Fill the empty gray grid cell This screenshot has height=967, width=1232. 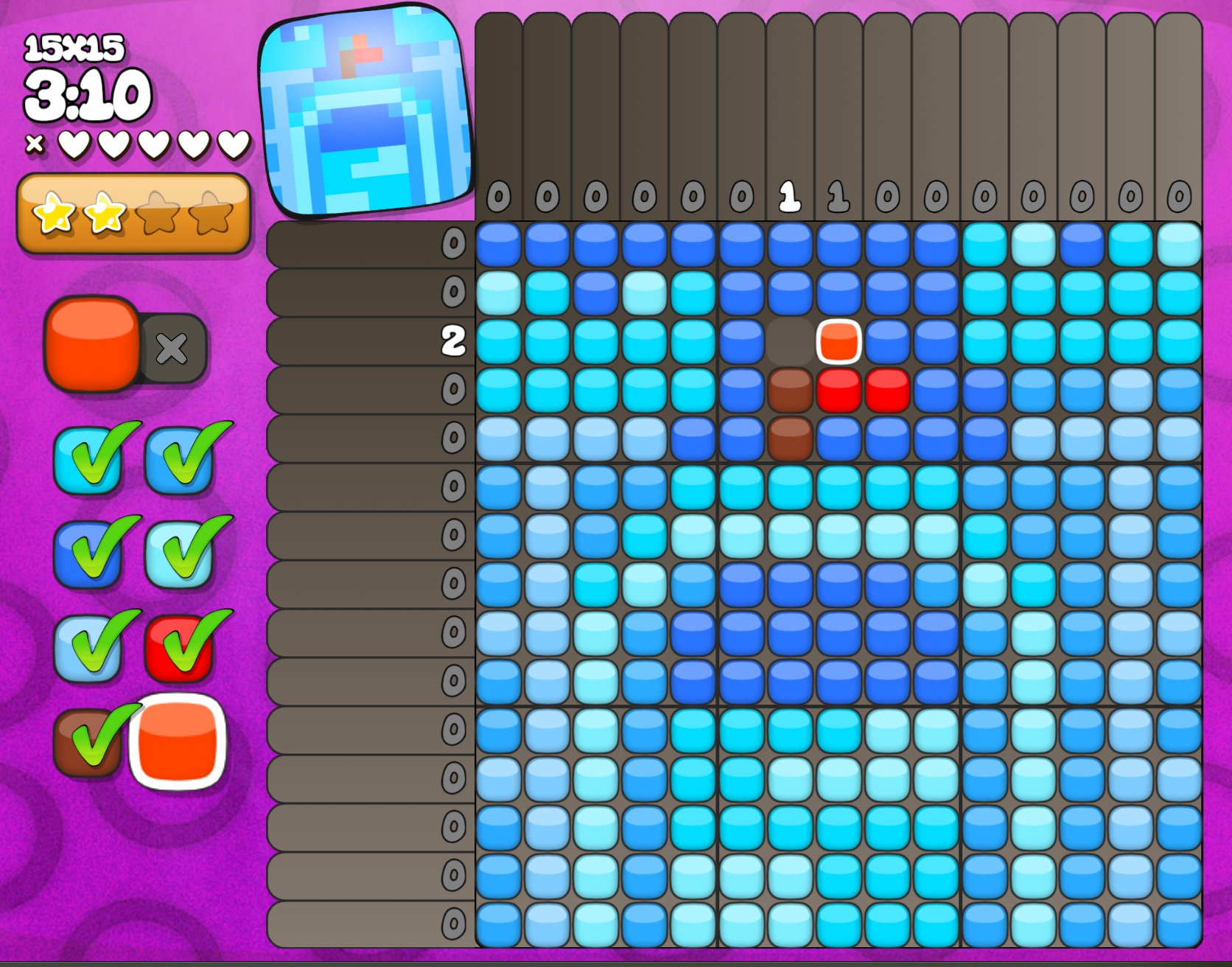(790, 342)
